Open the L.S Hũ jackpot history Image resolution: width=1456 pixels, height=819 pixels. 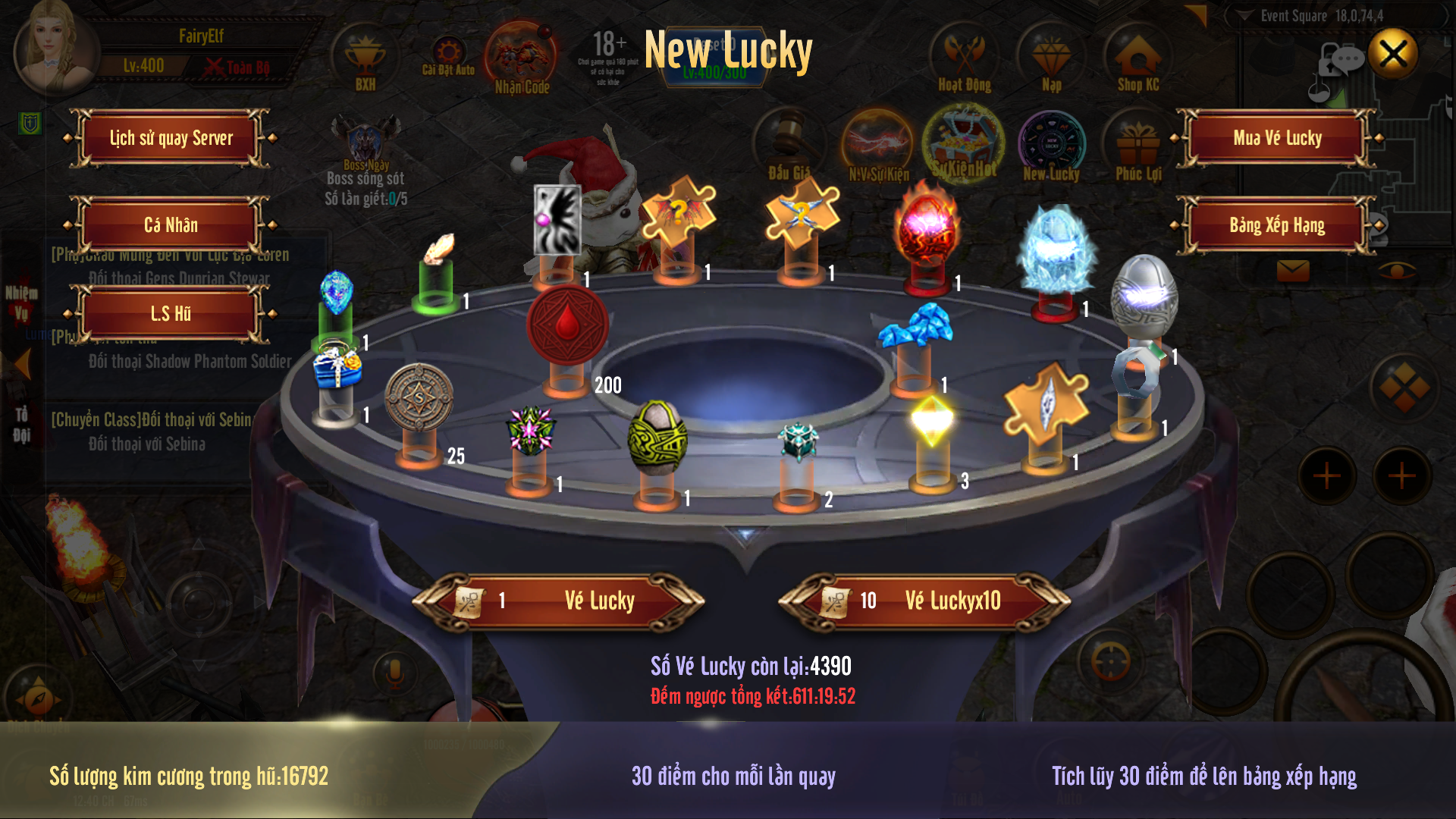click(171, 313)
